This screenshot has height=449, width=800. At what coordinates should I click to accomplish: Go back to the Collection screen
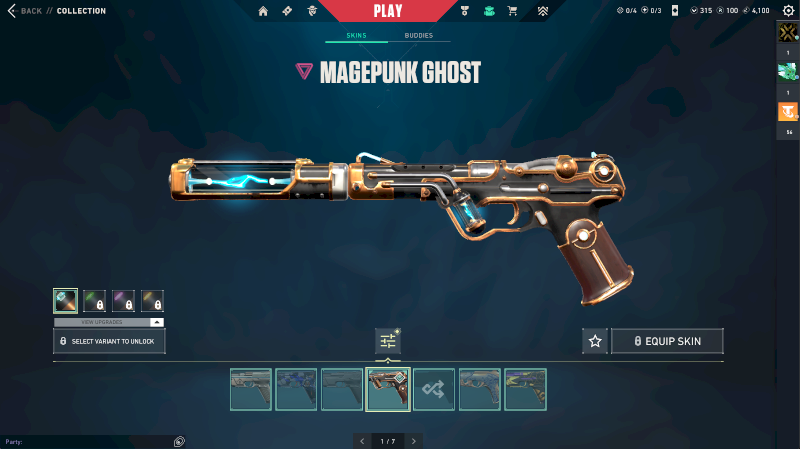(x=26, y=11)
